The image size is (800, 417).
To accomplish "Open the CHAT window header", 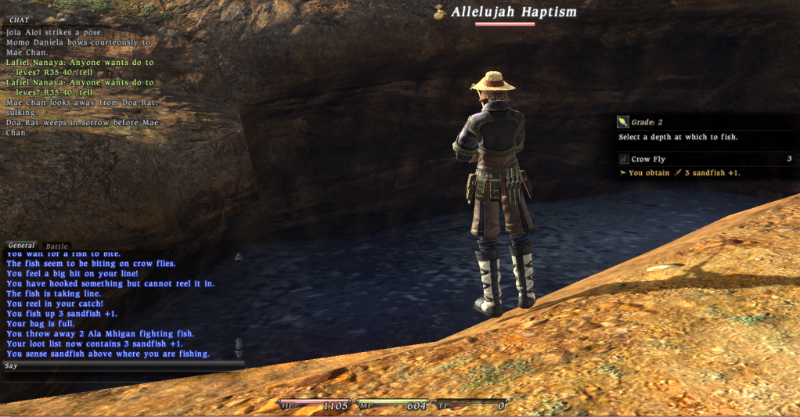I will [18, 20].
